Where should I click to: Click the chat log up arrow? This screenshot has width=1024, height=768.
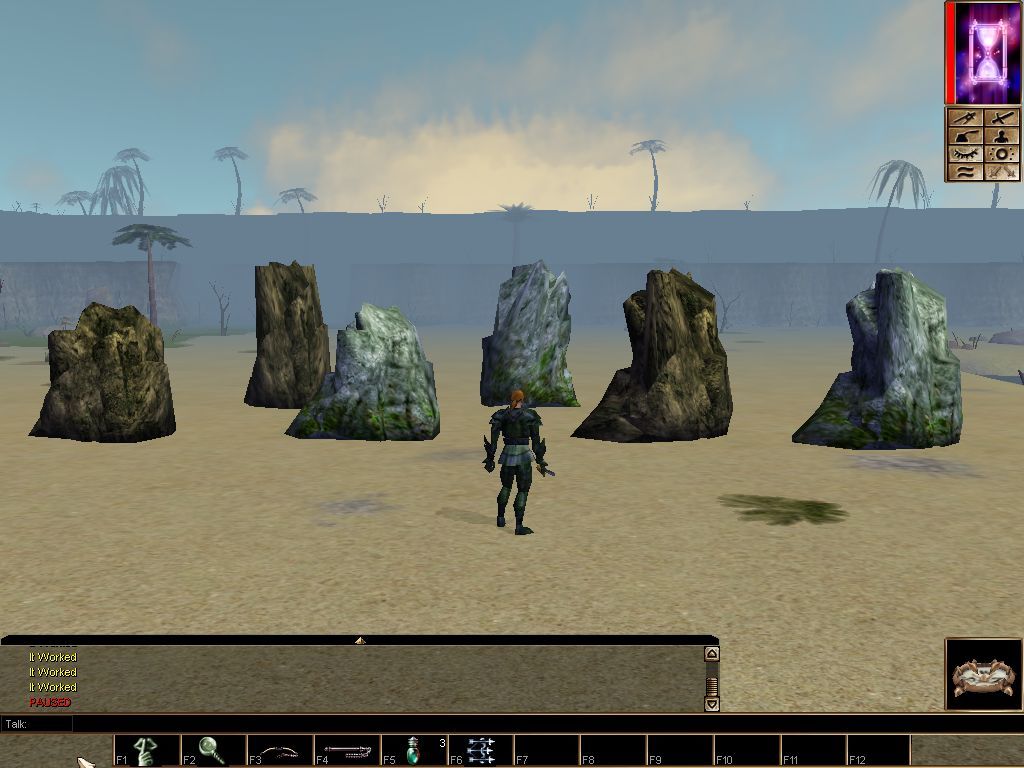pyautogui.click(x=711, y=654)
